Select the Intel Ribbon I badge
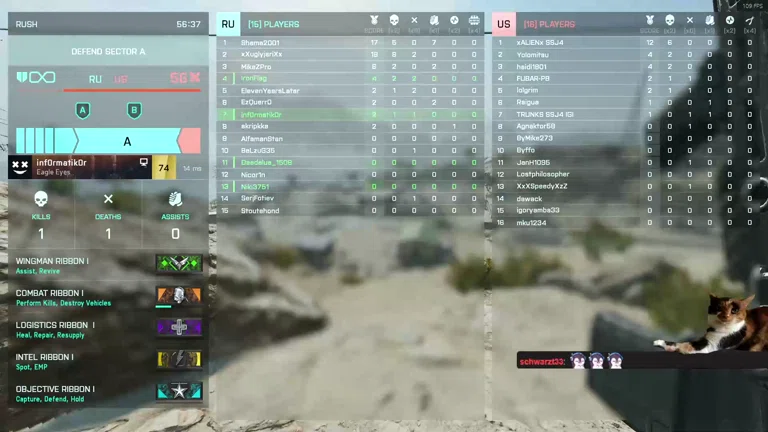Screen dimensions: 768x432 (179, 359)
